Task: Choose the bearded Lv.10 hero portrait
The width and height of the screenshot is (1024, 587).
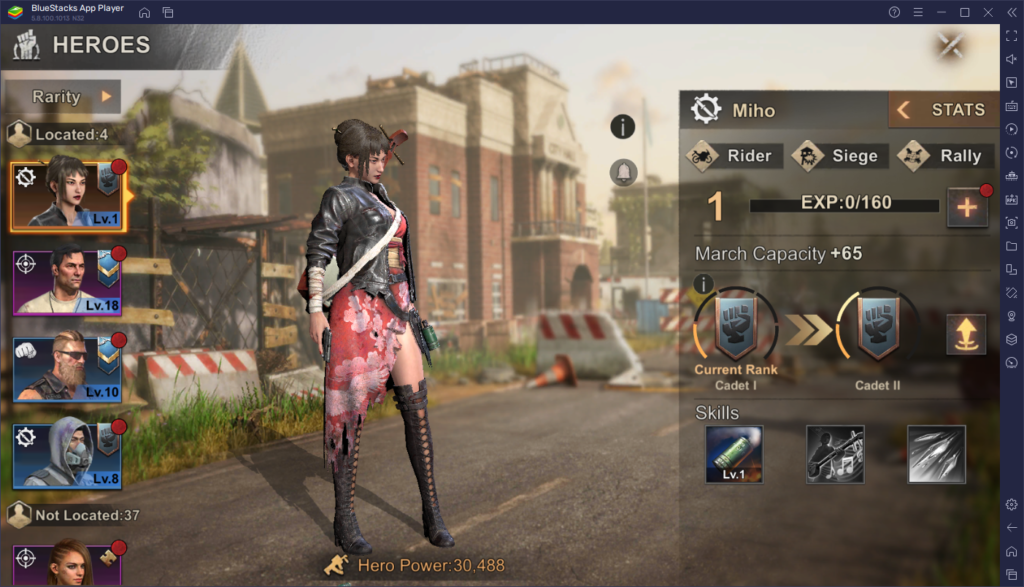Action: click(67, 369)
